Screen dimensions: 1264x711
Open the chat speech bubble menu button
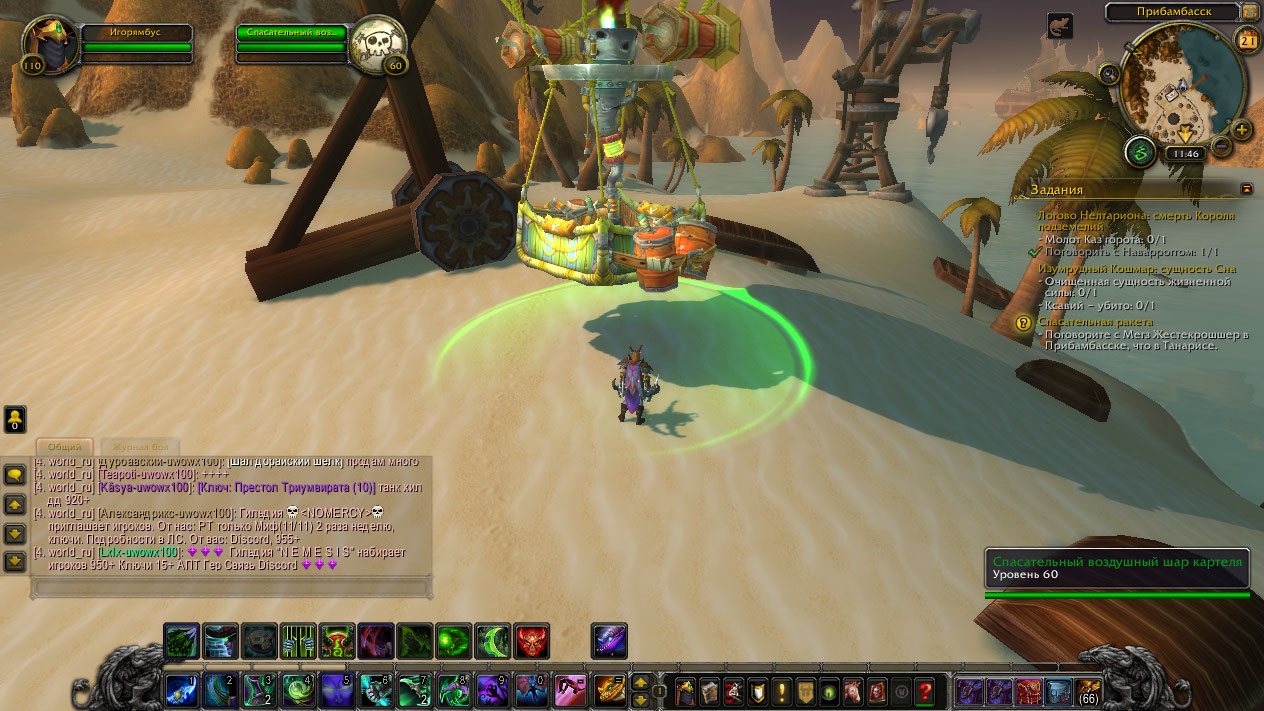[16, 475]
